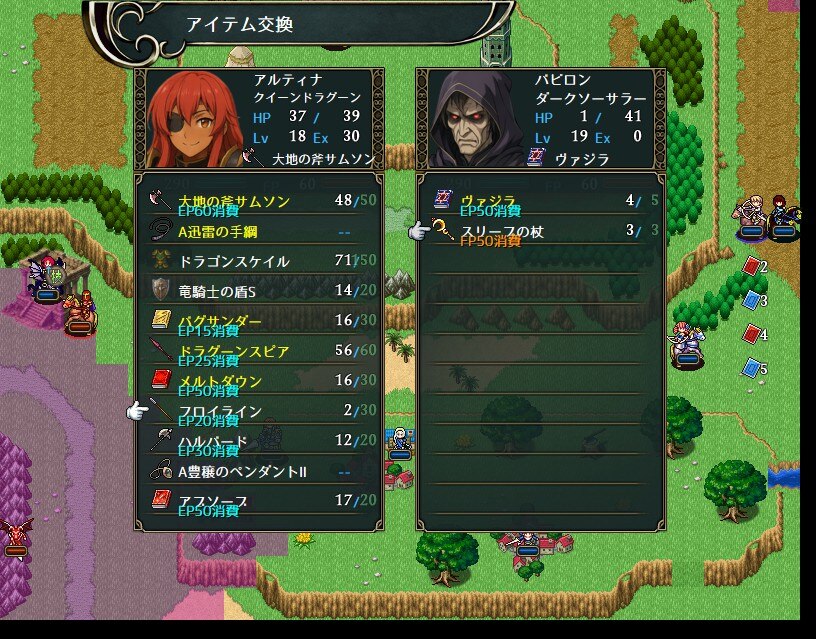Choose the A迅雷の手綱 item row

258,231
